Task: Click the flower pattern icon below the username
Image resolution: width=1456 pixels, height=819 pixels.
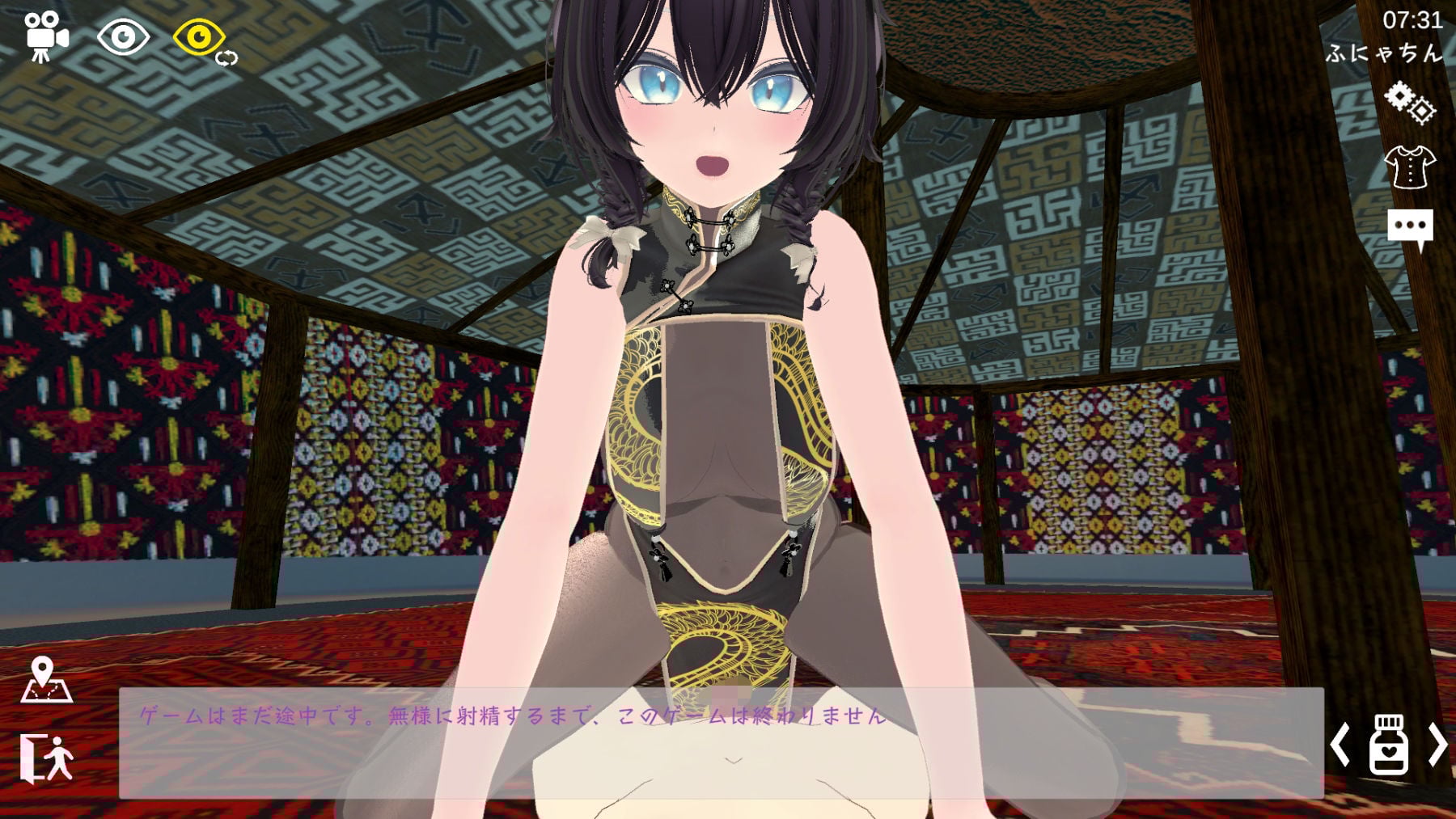Action: (x=1412, y=101)
